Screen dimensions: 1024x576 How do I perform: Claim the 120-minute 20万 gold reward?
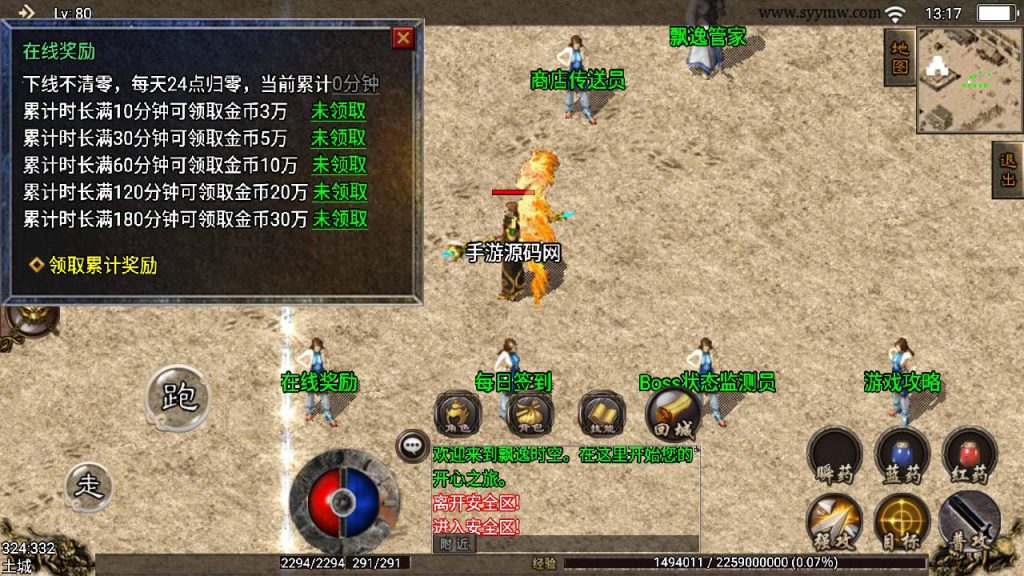[340, 192]
